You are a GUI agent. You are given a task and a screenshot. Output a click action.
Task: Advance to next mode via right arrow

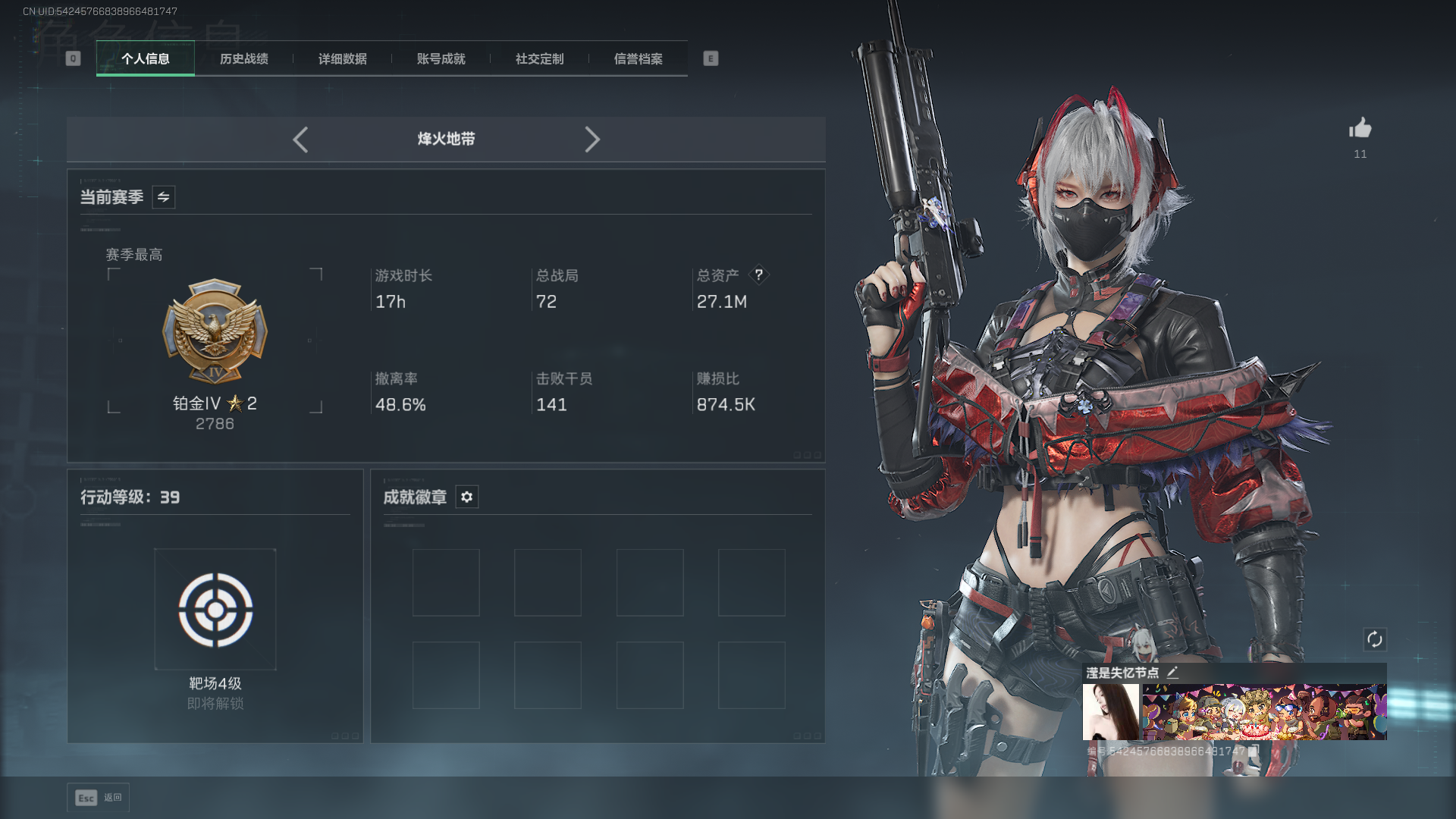point(592,140)
